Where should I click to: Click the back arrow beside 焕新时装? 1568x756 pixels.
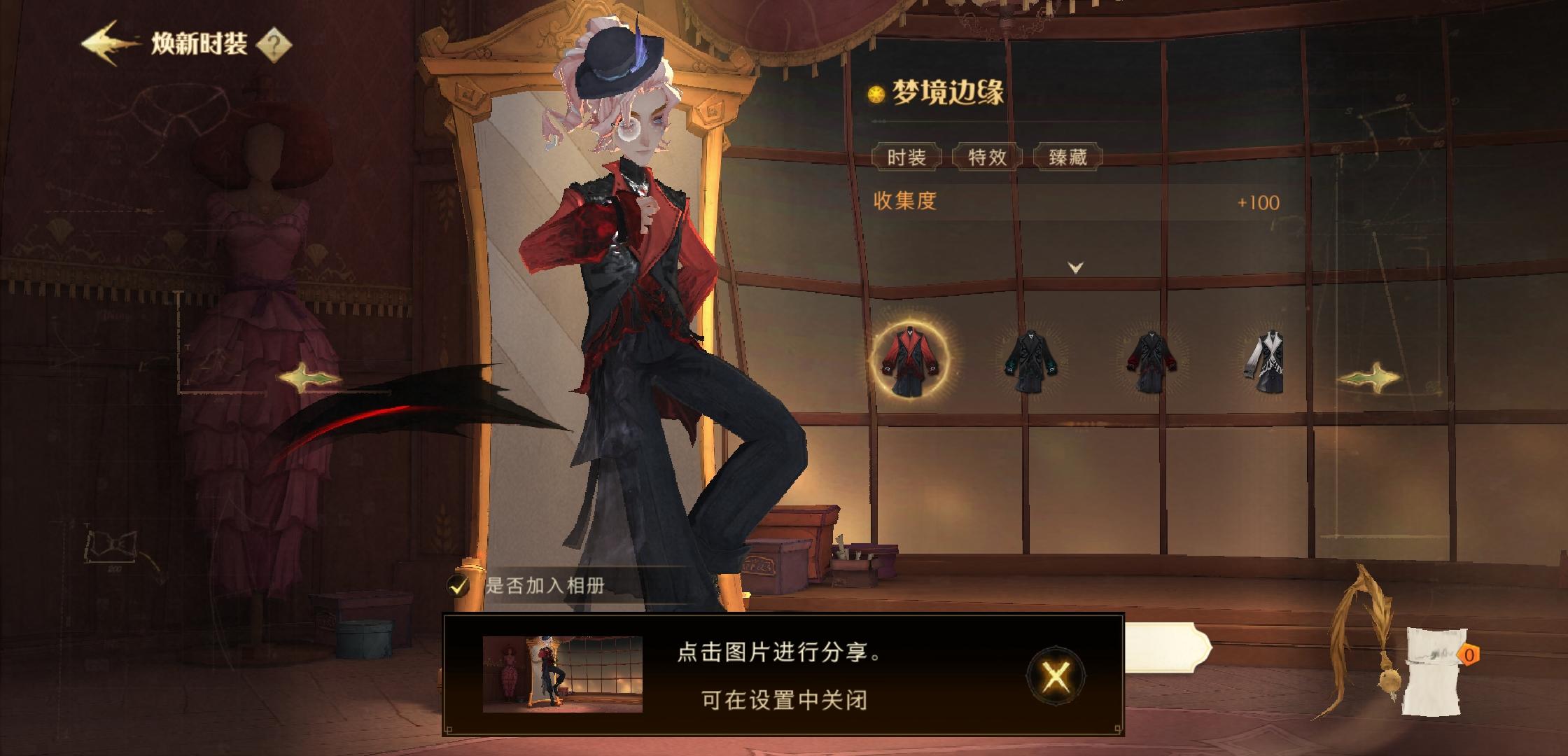pyautogui.click(x=104, y=44)
